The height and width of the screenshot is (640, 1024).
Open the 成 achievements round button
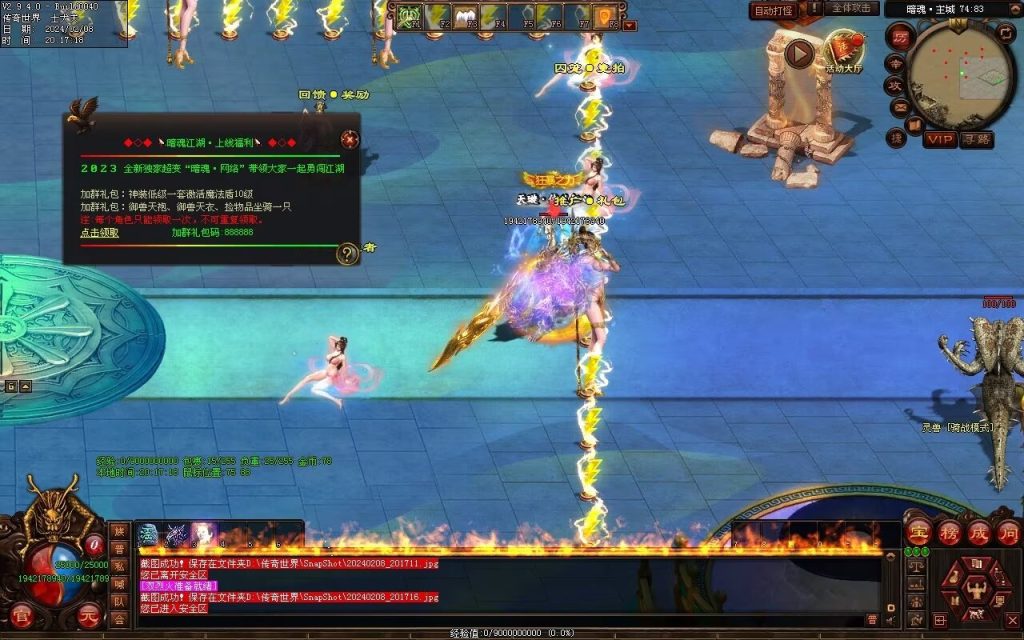click(x=978, y=531)
